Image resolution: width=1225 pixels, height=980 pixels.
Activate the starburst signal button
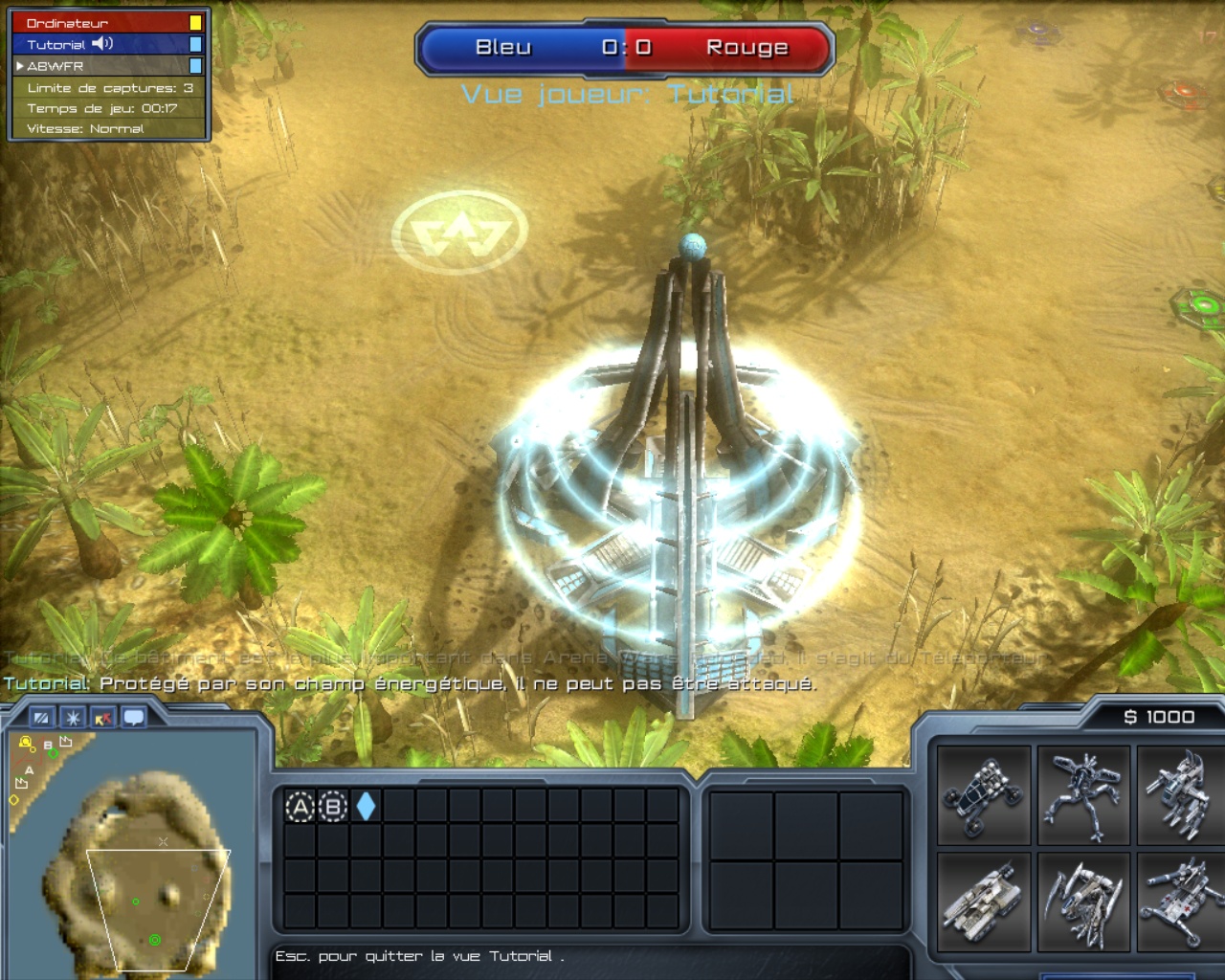(x=73, y=718)
